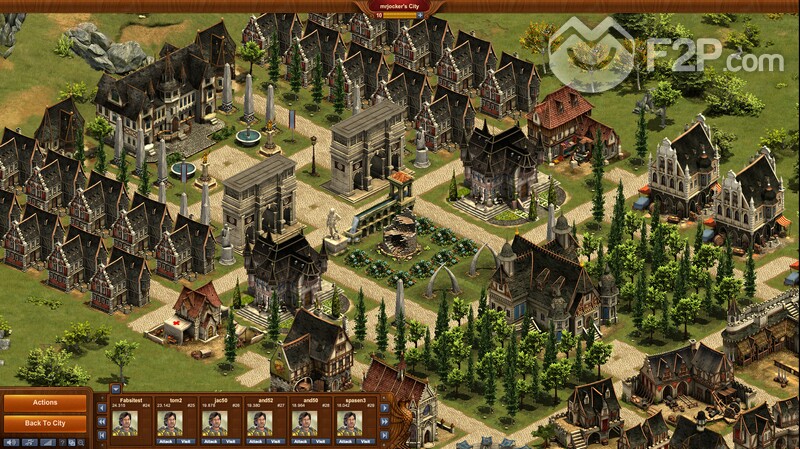Visit and52's city

(x=274, y=441)
